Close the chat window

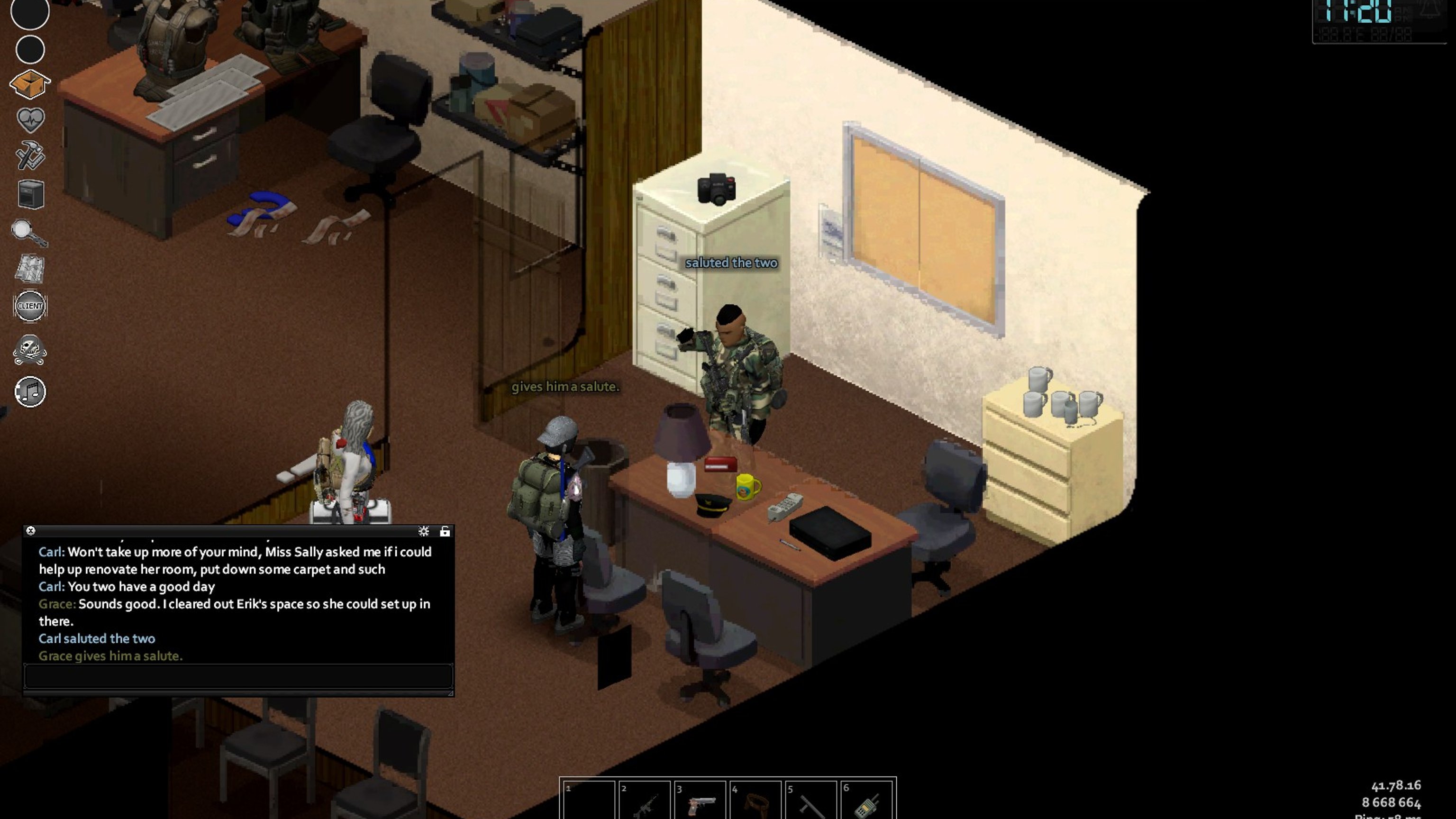click(31, 531)
